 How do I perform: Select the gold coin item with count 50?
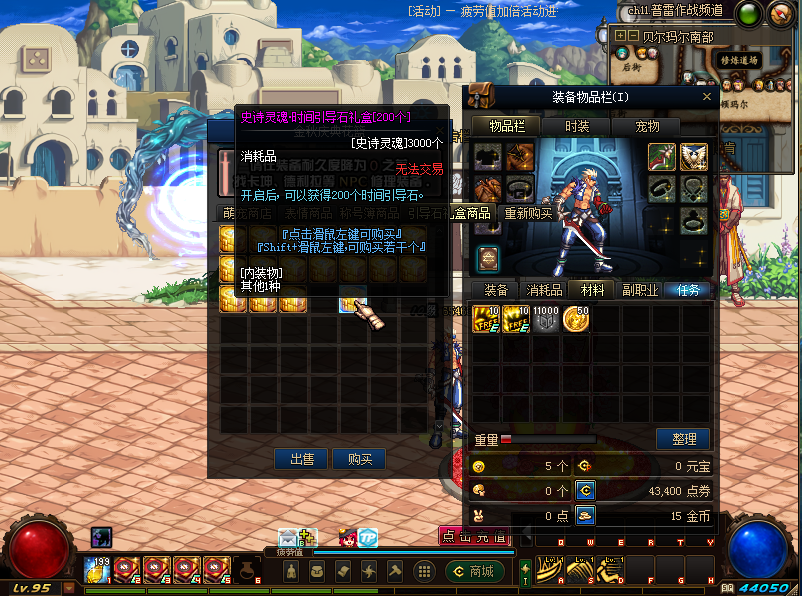(576, 319)
